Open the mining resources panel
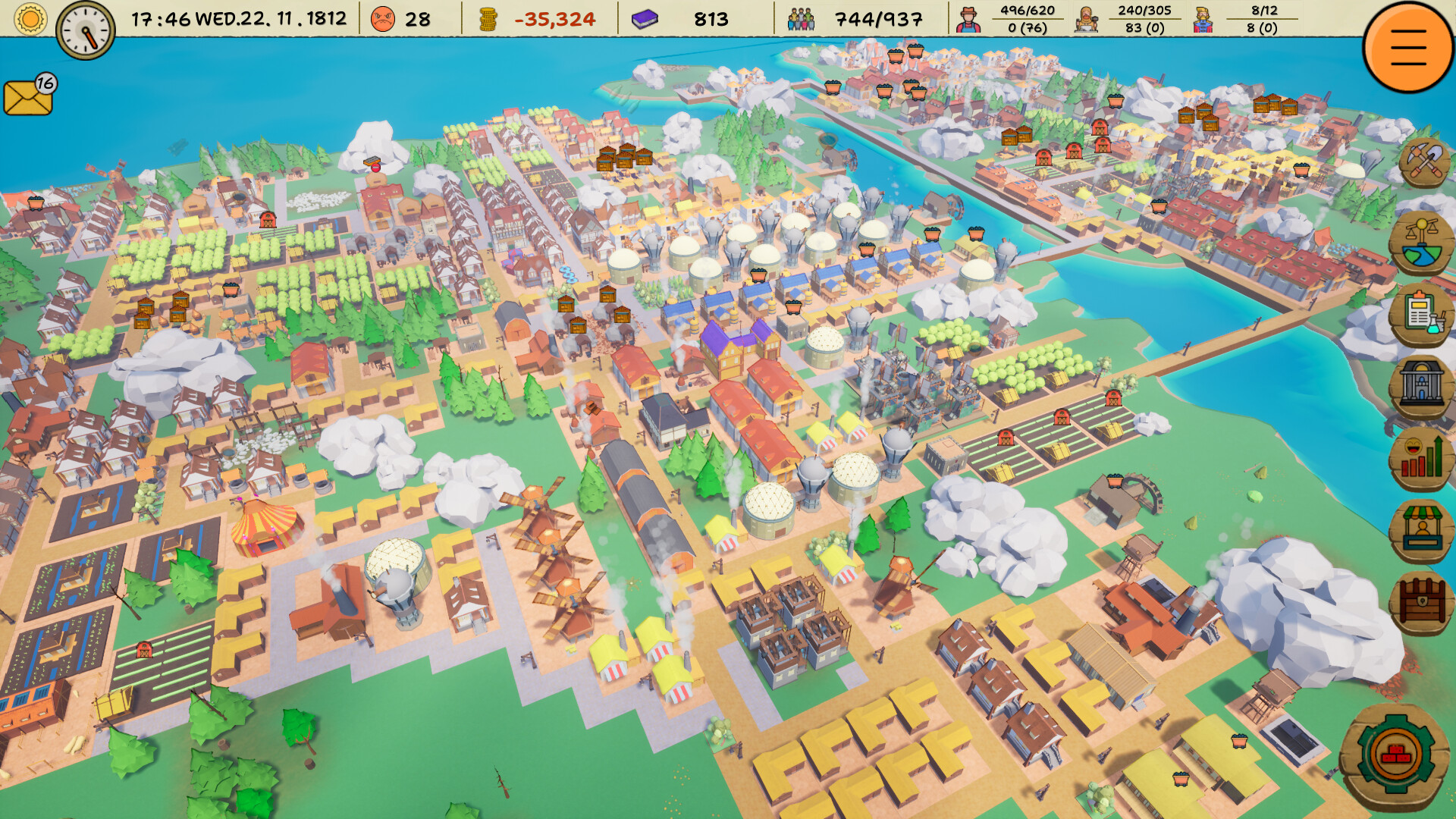1456x819 pixels. 1424,162
